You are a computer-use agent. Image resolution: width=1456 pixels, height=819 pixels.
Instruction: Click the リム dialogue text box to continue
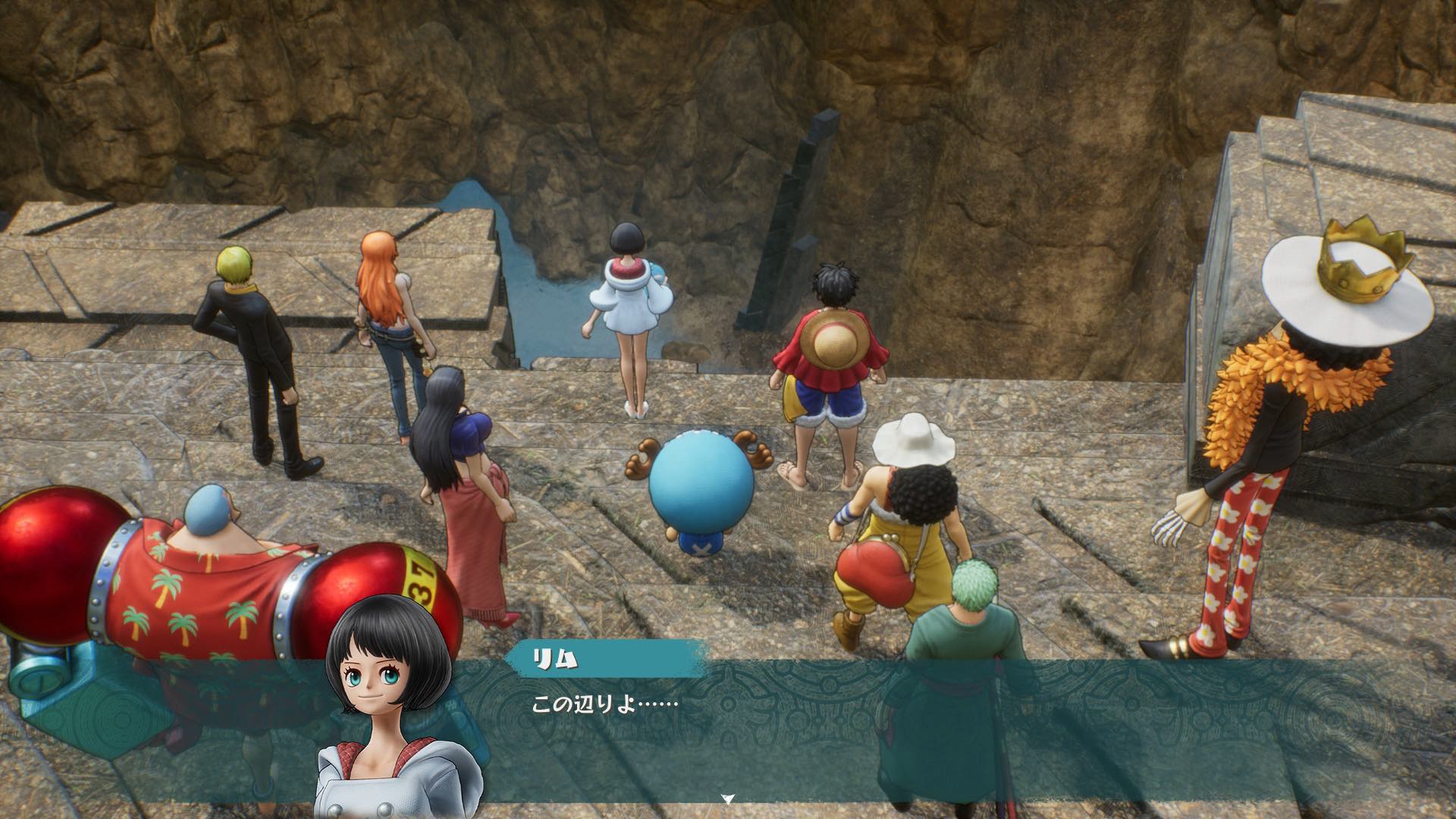pos(834,728)
